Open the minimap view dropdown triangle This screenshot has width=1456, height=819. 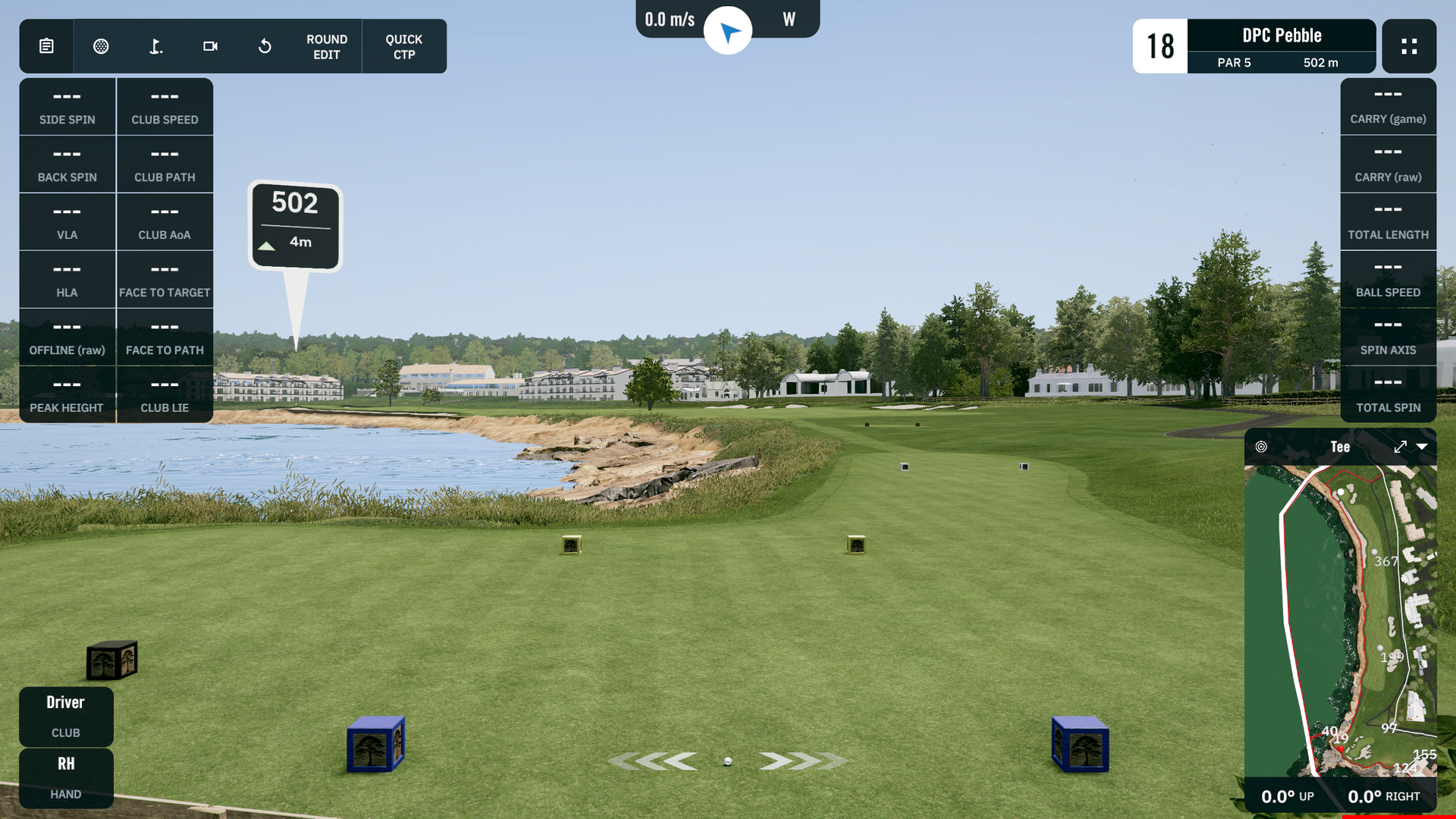click(1426, 447)
